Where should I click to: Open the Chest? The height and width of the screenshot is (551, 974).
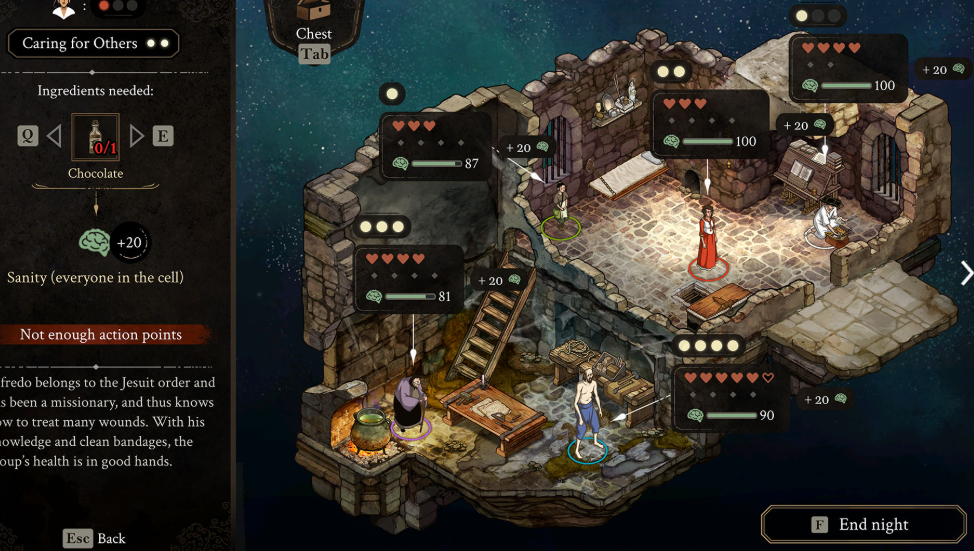313,24
